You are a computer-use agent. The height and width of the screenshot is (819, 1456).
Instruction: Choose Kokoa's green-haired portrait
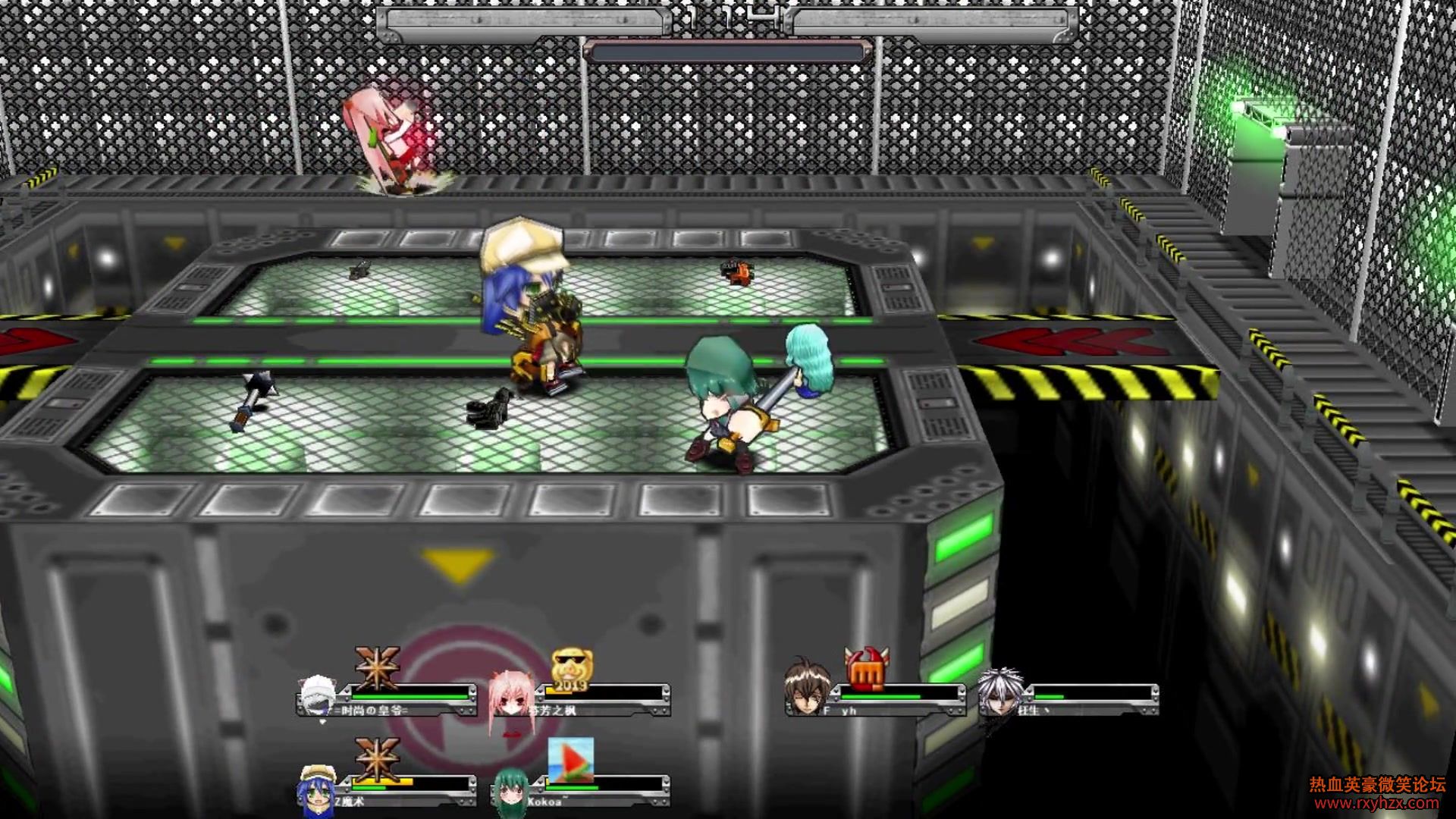point(510,792)
